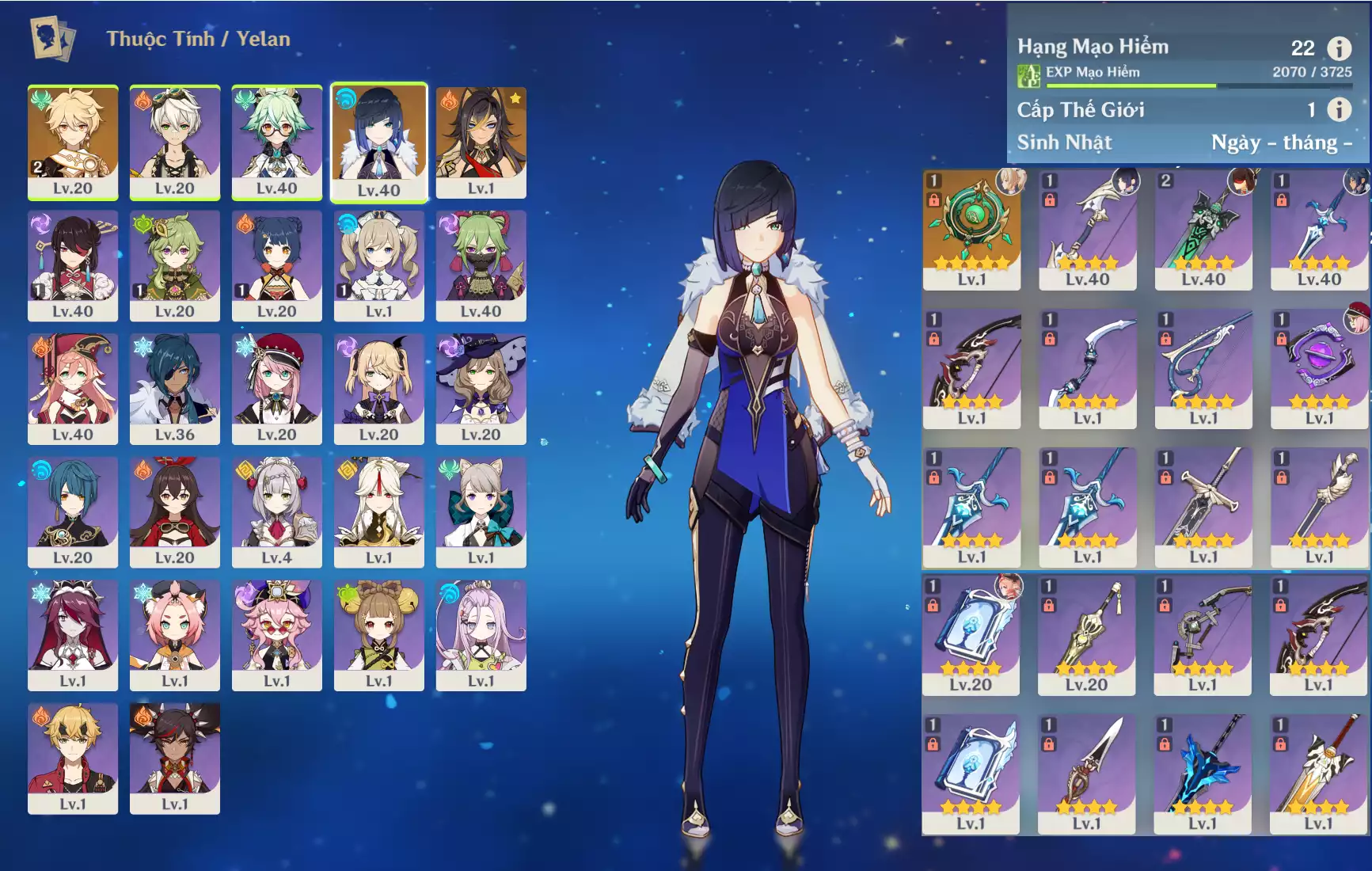This screenshot has width=1372, height=871.
Task: Open the info icon next to Cấp Thế Giới
Action: click(1339, 109)
